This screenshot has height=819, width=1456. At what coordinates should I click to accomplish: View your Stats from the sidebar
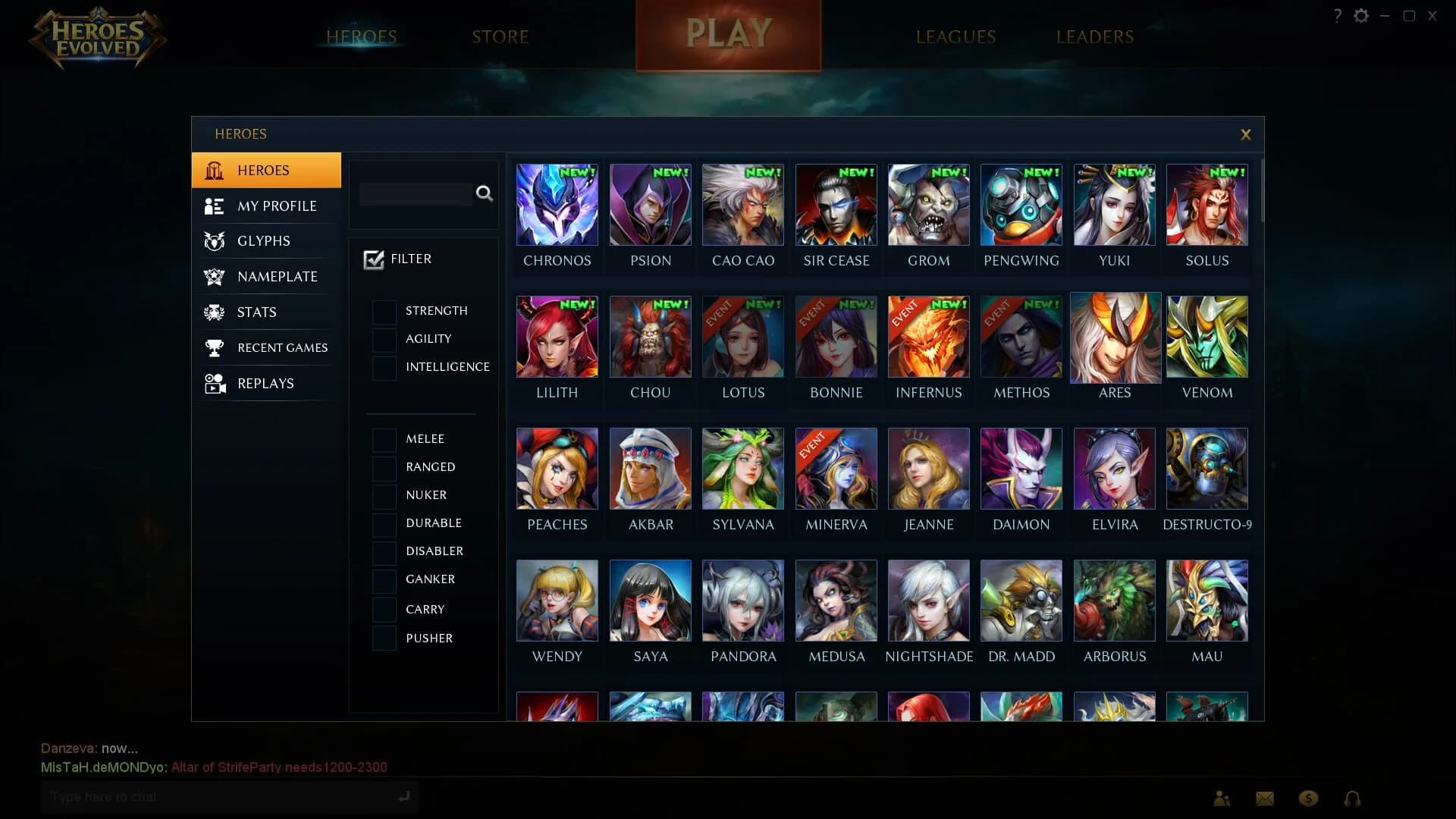(x=256, y=312)
